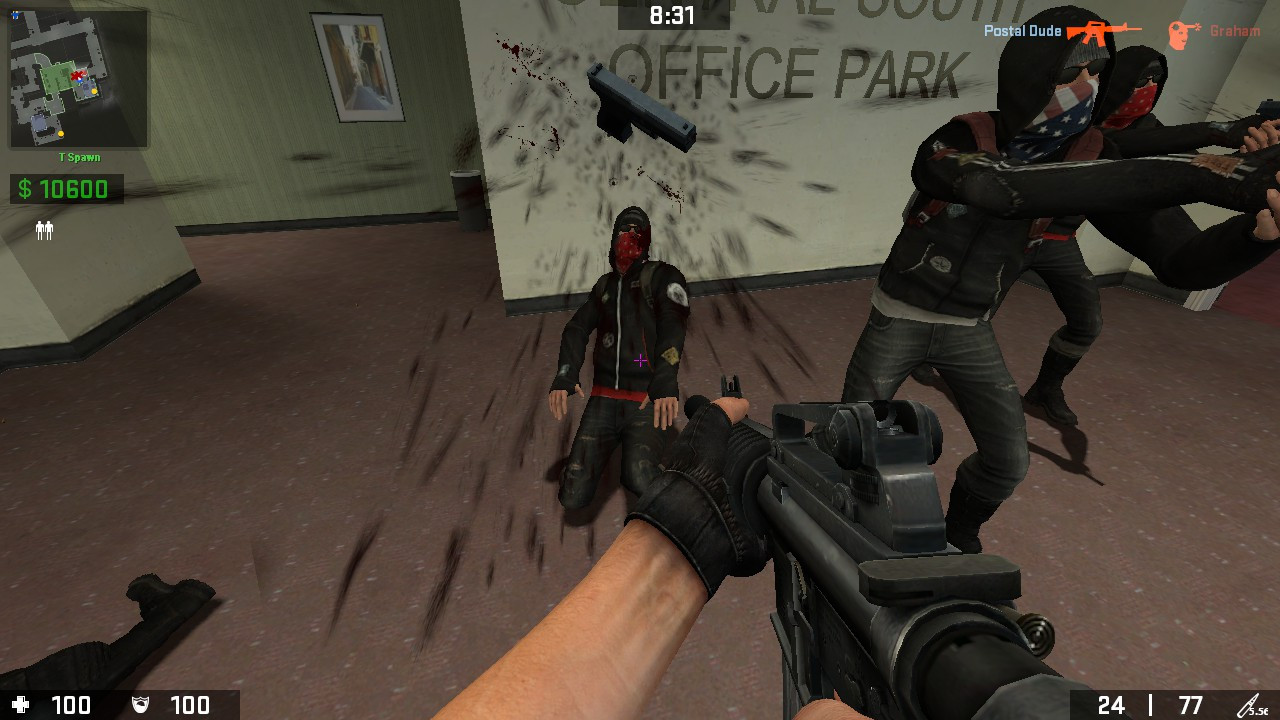This screenshot has width=1280, height=720.
Task: Click Postal Dude's name in the kill feed
Action: [x=1023, y=30]
